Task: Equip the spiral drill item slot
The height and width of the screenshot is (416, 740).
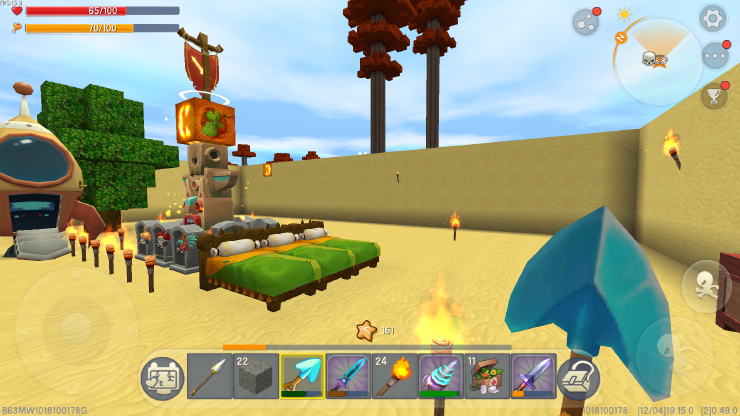Action: coord(440,377)
